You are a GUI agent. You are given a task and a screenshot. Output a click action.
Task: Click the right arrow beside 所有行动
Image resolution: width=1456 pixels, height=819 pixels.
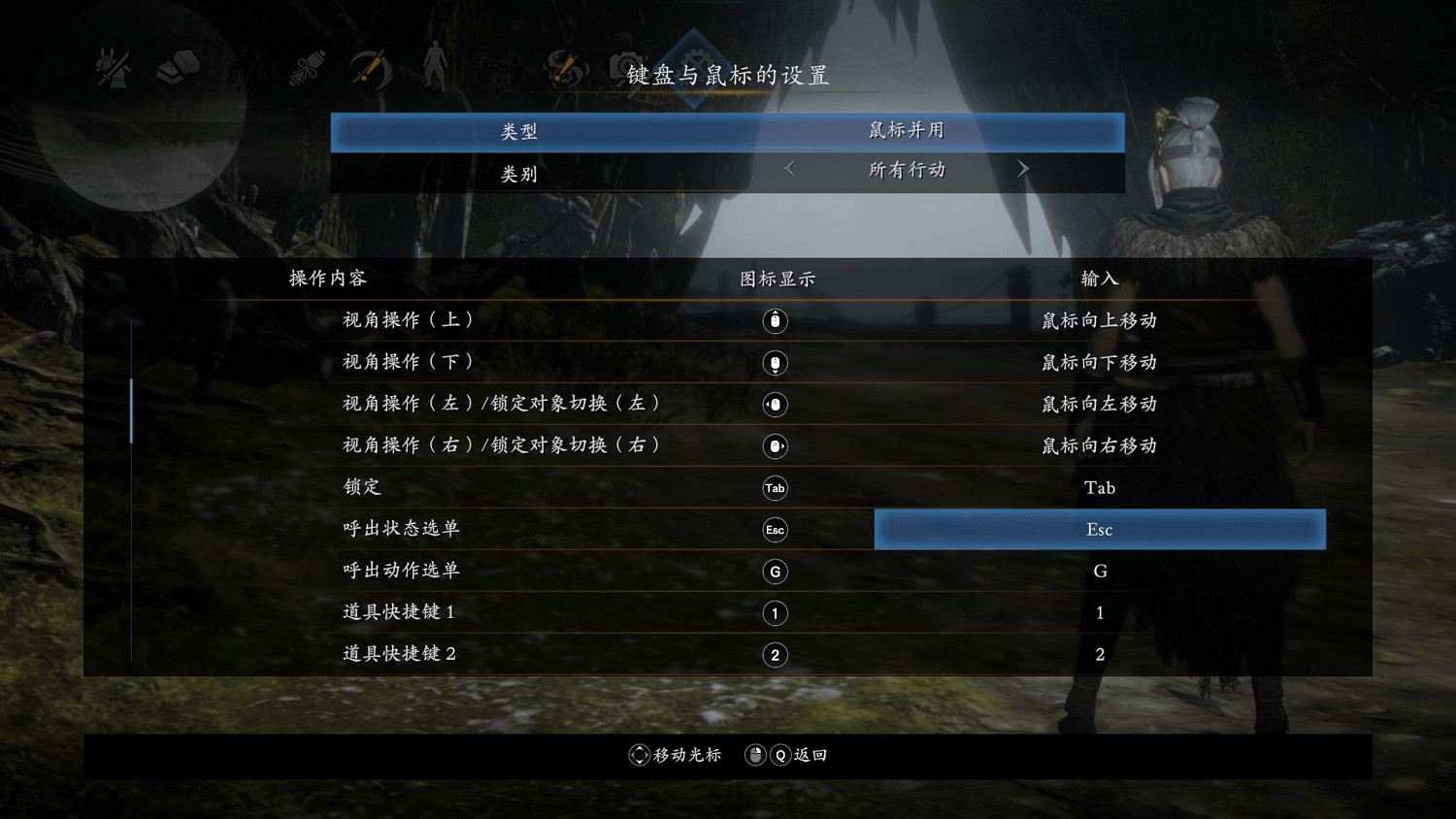tap(1023, 169)
